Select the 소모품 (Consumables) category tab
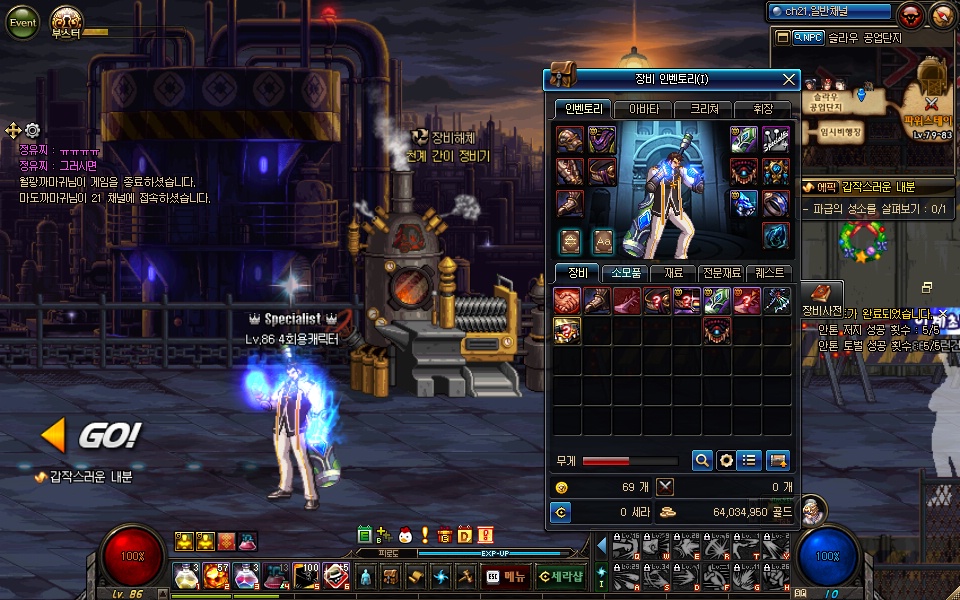 tap(625, 273)
